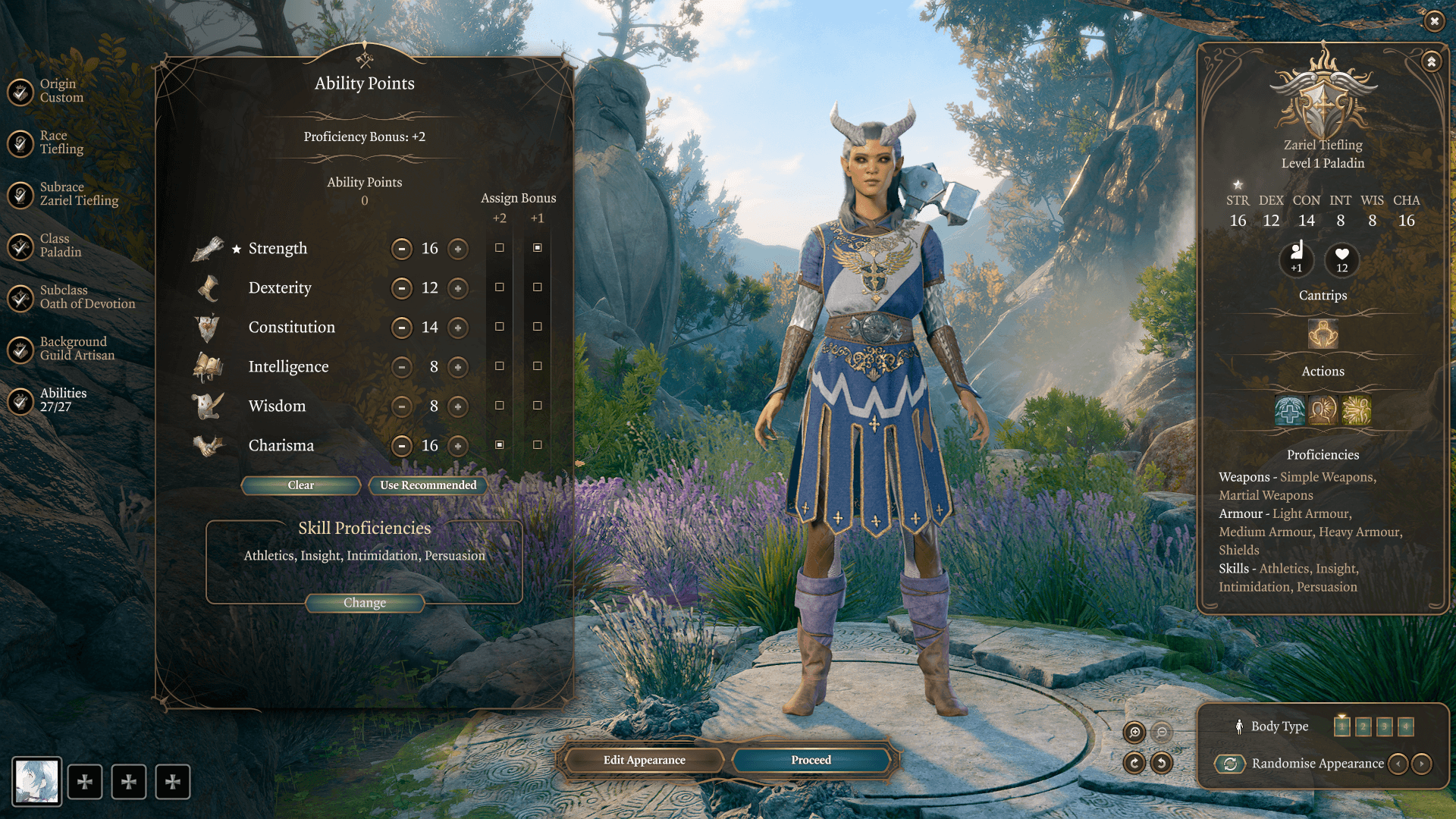1456x819 pixels.
Task: Toggle the +1 bonus checkbox for Strength
Action: pos(538,249)
